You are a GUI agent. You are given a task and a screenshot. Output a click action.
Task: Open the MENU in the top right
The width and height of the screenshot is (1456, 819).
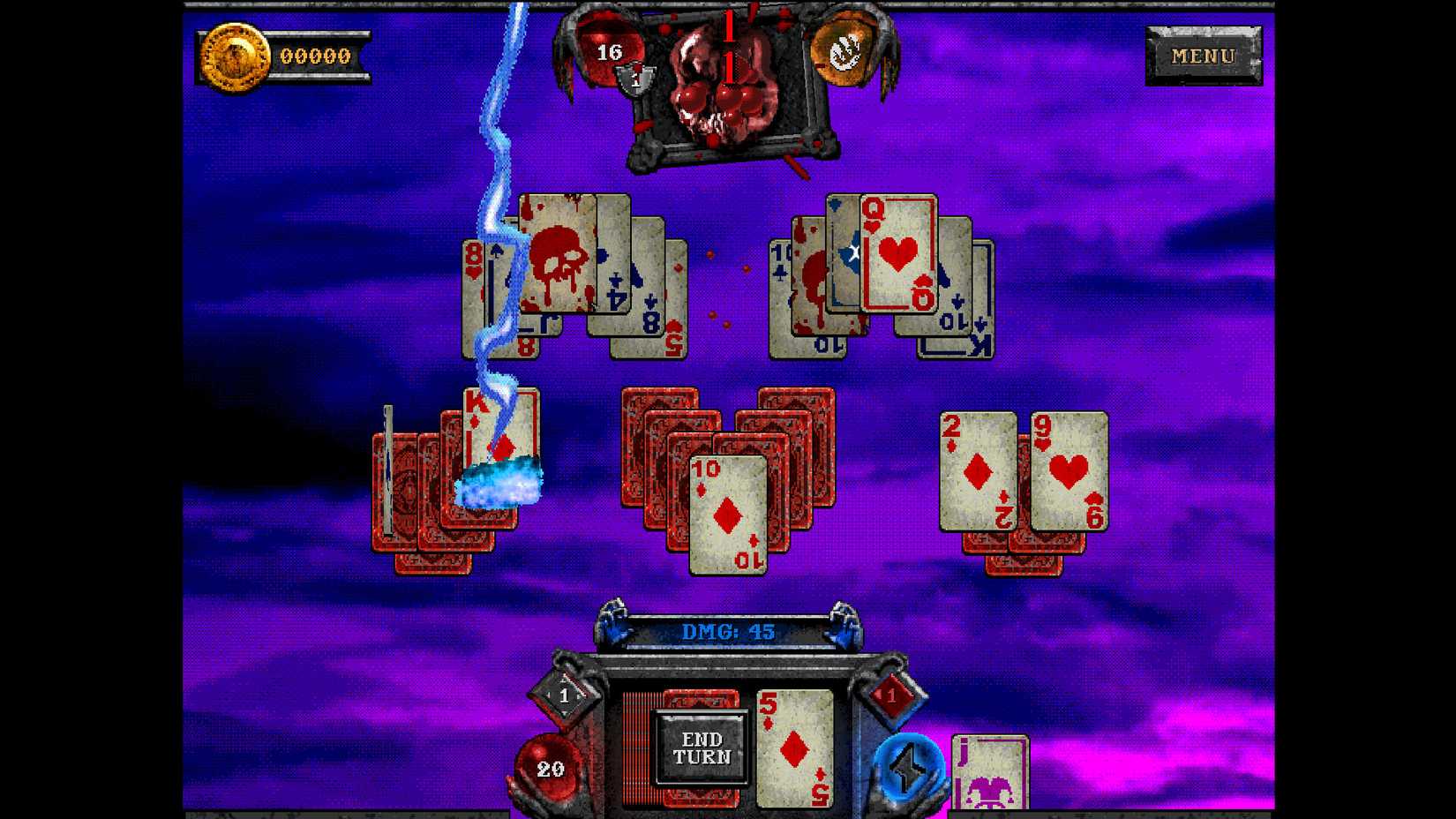(x=1204, y=56)
